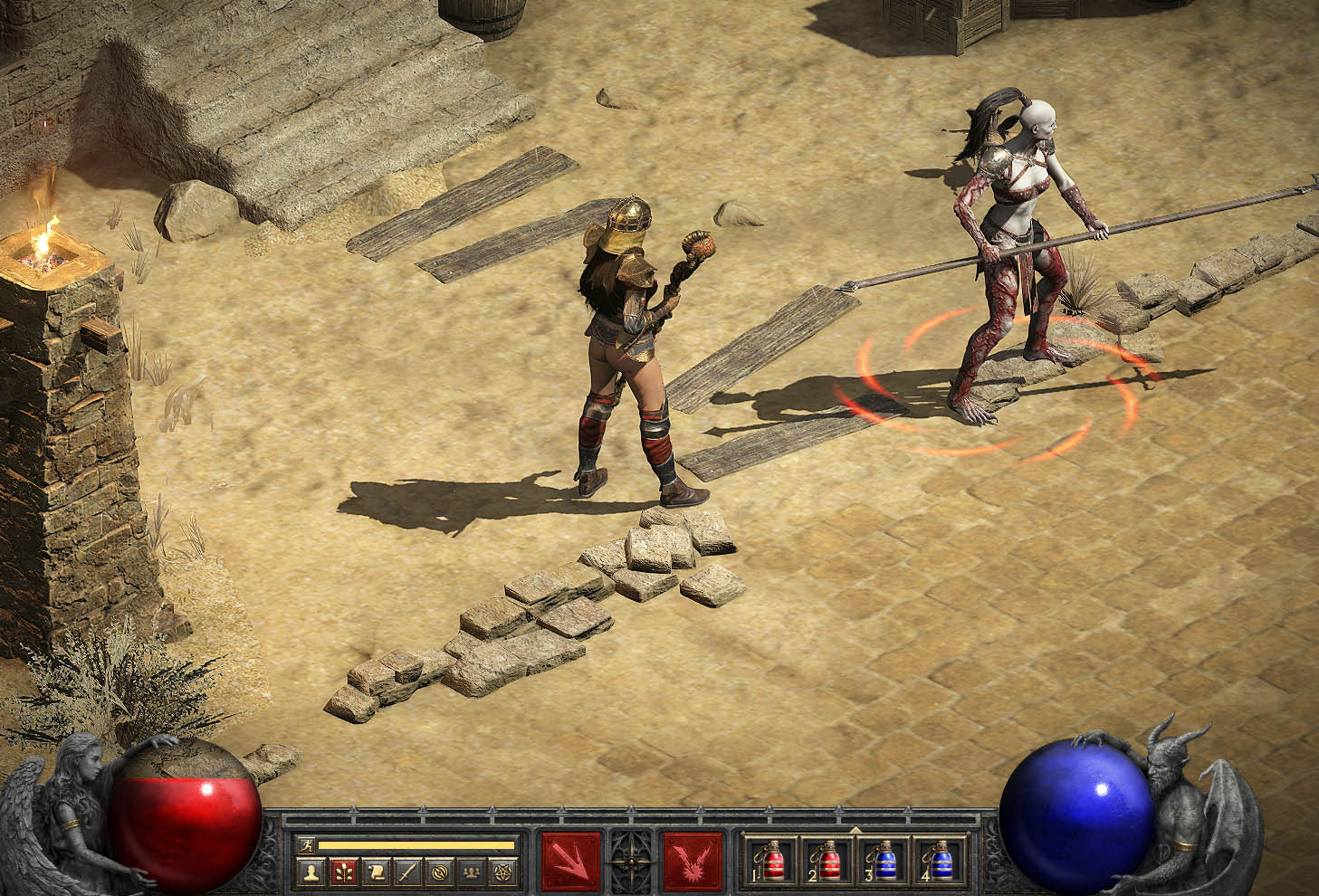Toggle run/walk mode
The image size is (1319, 896).
[308, 843]
